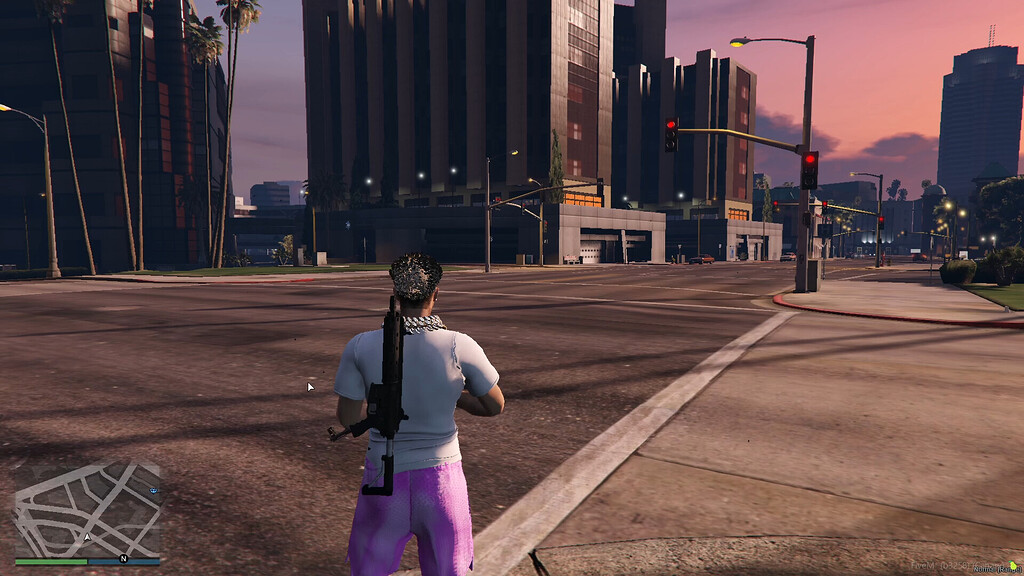Click the white player arrow on the minimap
1024x576 pixels.
click(87, 537)
